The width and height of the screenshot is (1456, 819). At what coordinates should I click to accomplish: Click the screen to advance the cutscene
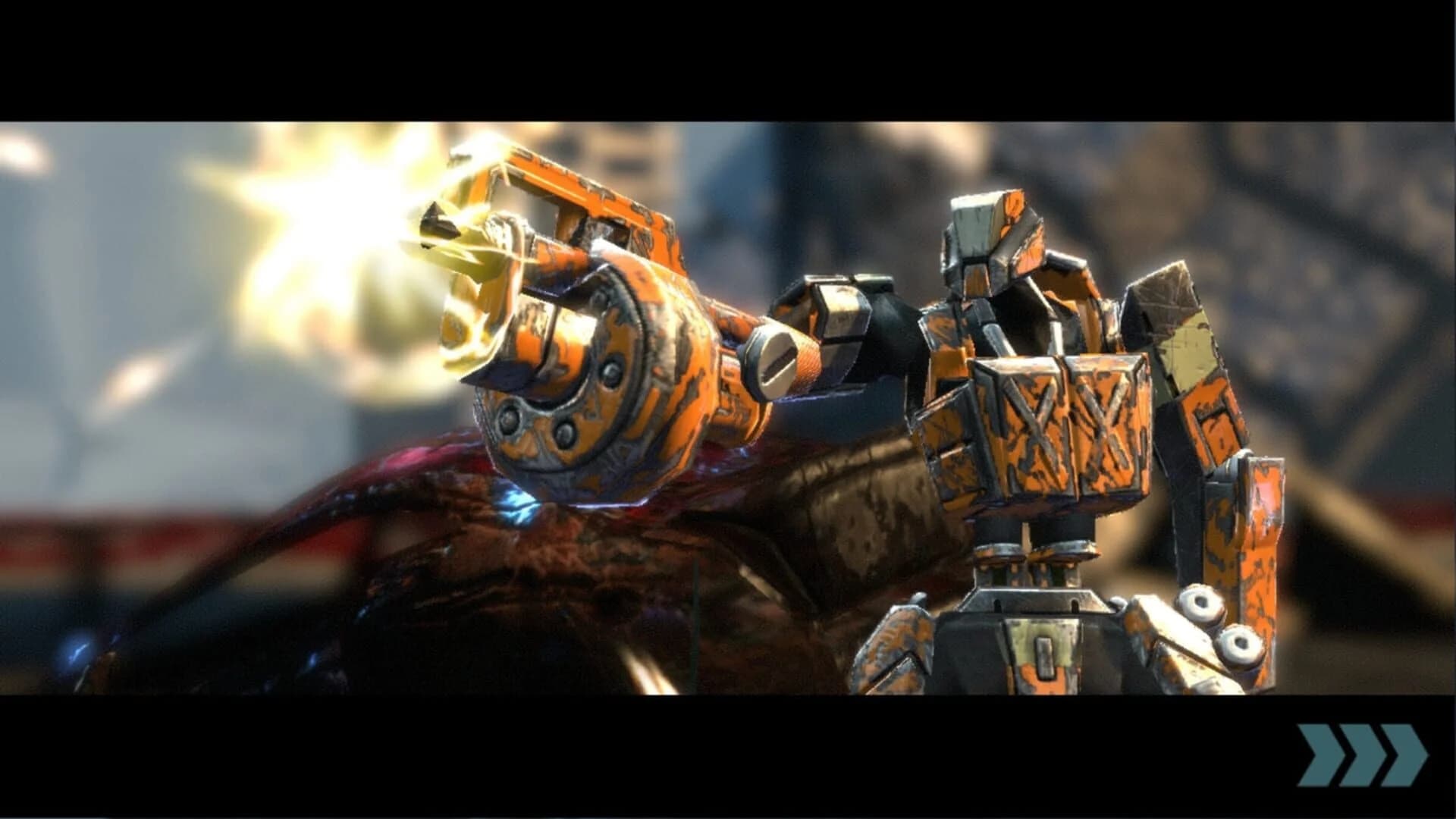pyautogui.click(x=728, y=409)
